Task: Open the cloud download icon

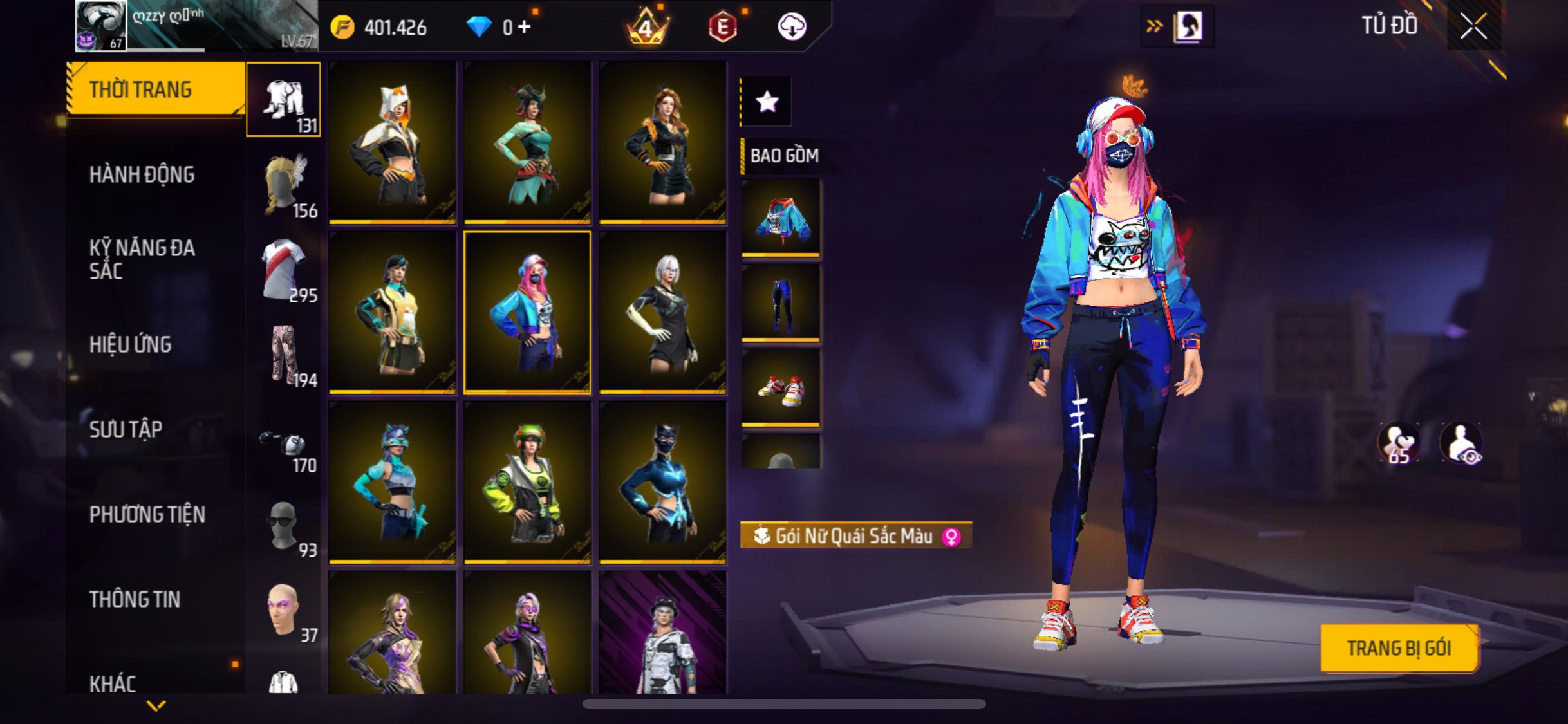Action: 792,27
